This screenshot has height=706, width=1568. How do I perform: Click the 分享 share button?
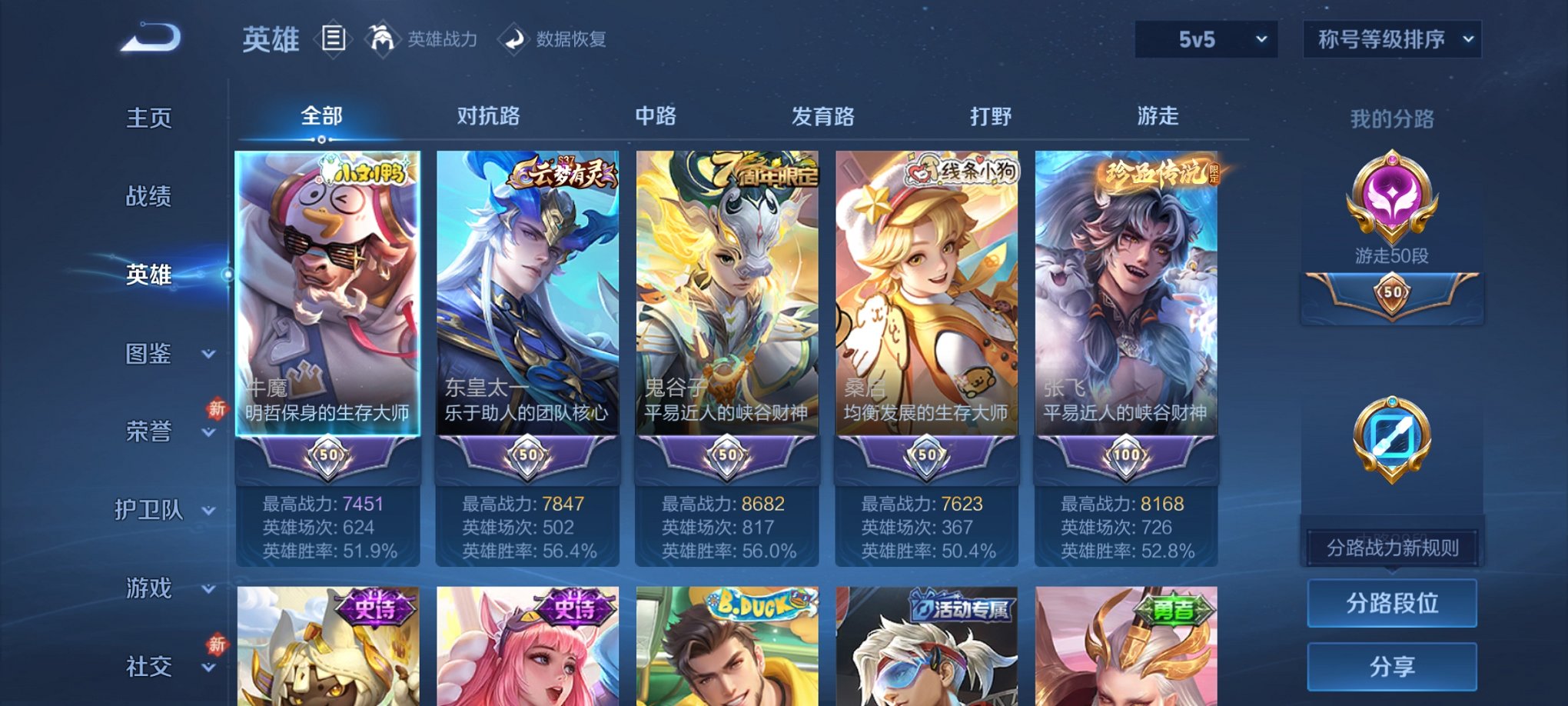[x=1391, y=666]
